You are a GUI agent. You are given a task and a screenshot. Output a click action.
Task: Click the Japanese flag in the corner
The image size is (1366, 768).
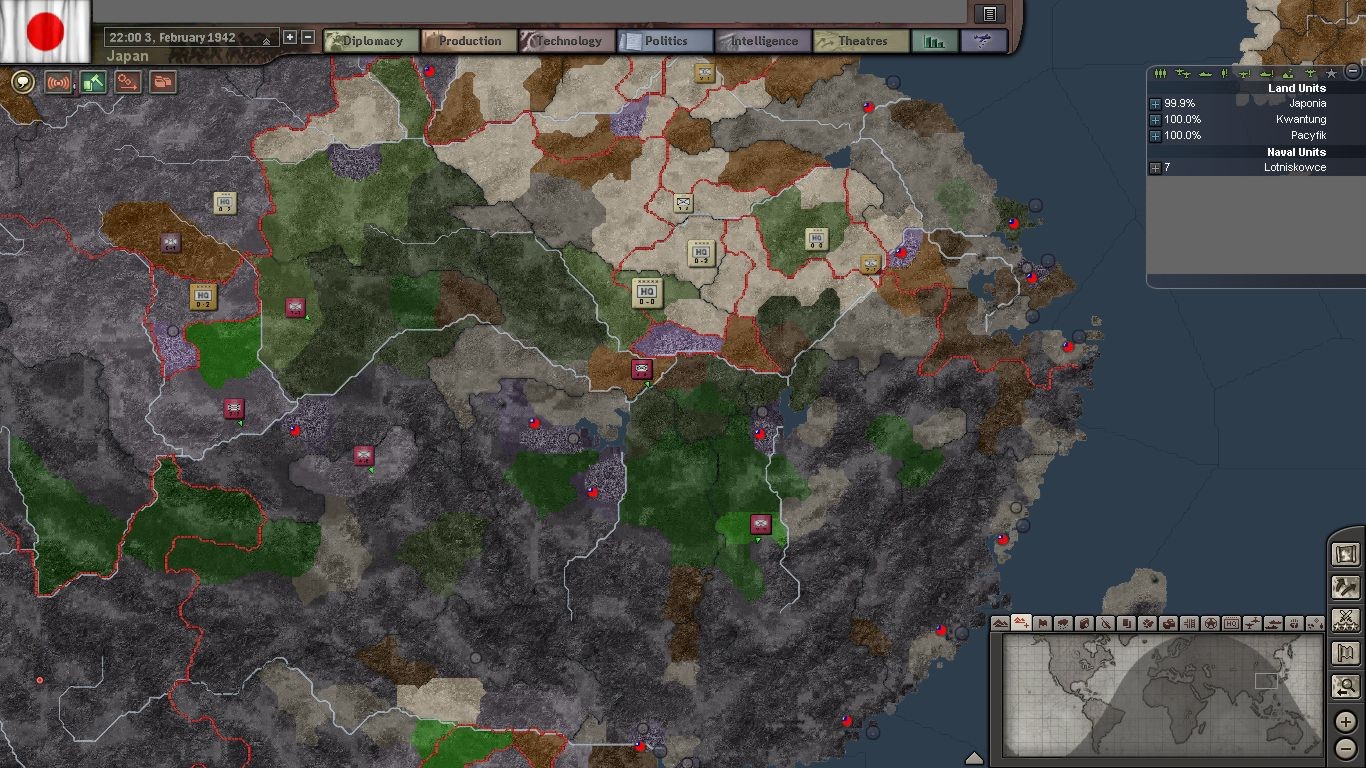(x=45, y=30)
